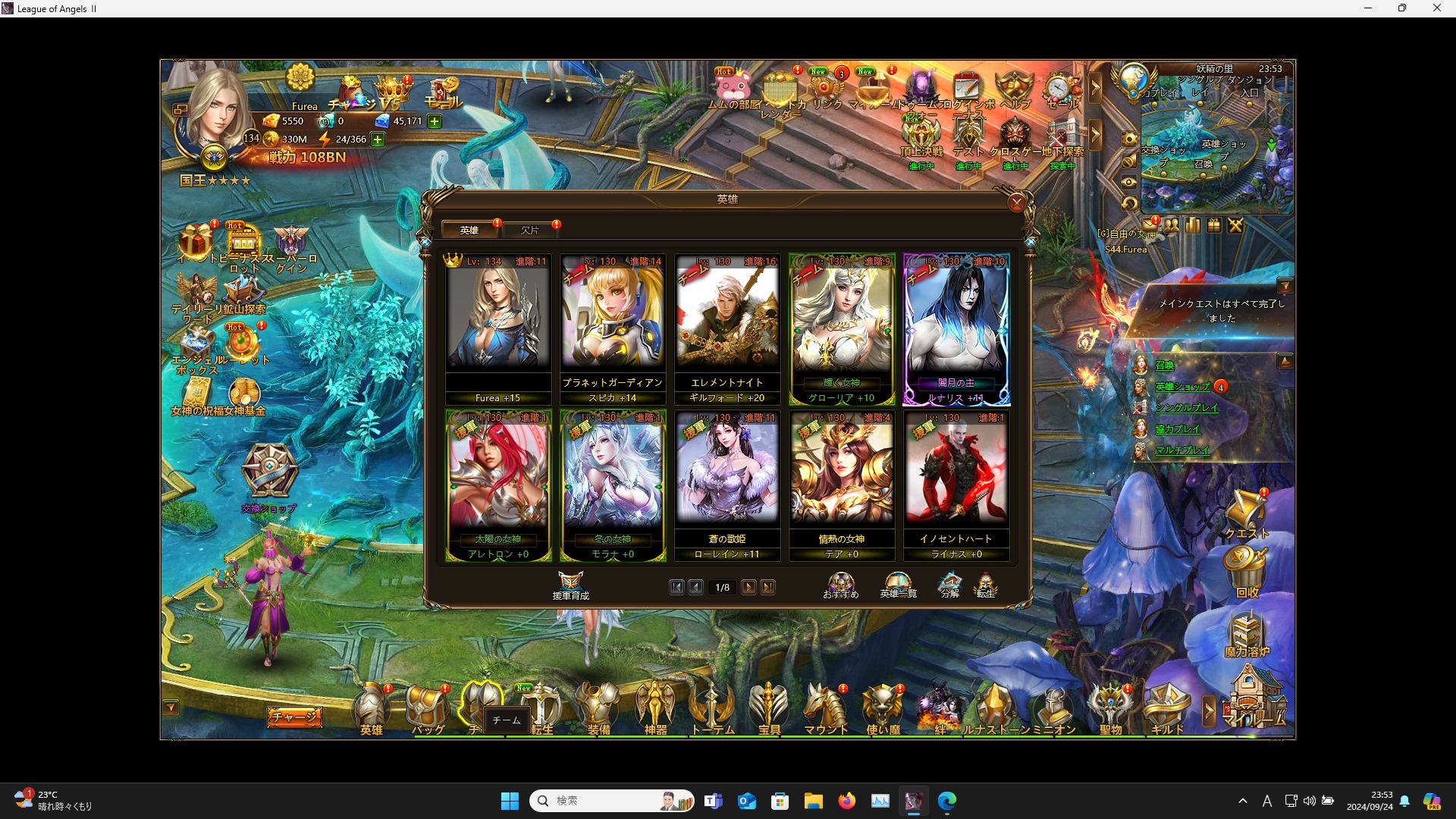Screen dimensions: 1456x819
Task: Select the 英雄一覧 hero list icon
Action: [897, 584]
